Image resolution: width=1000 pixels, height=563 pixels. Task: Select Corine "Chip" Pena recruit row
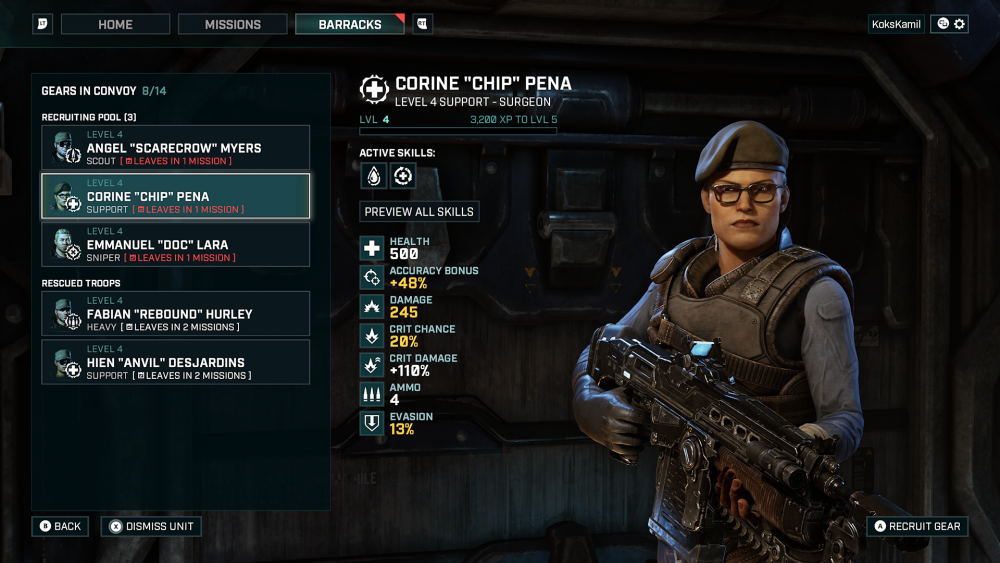175,196
